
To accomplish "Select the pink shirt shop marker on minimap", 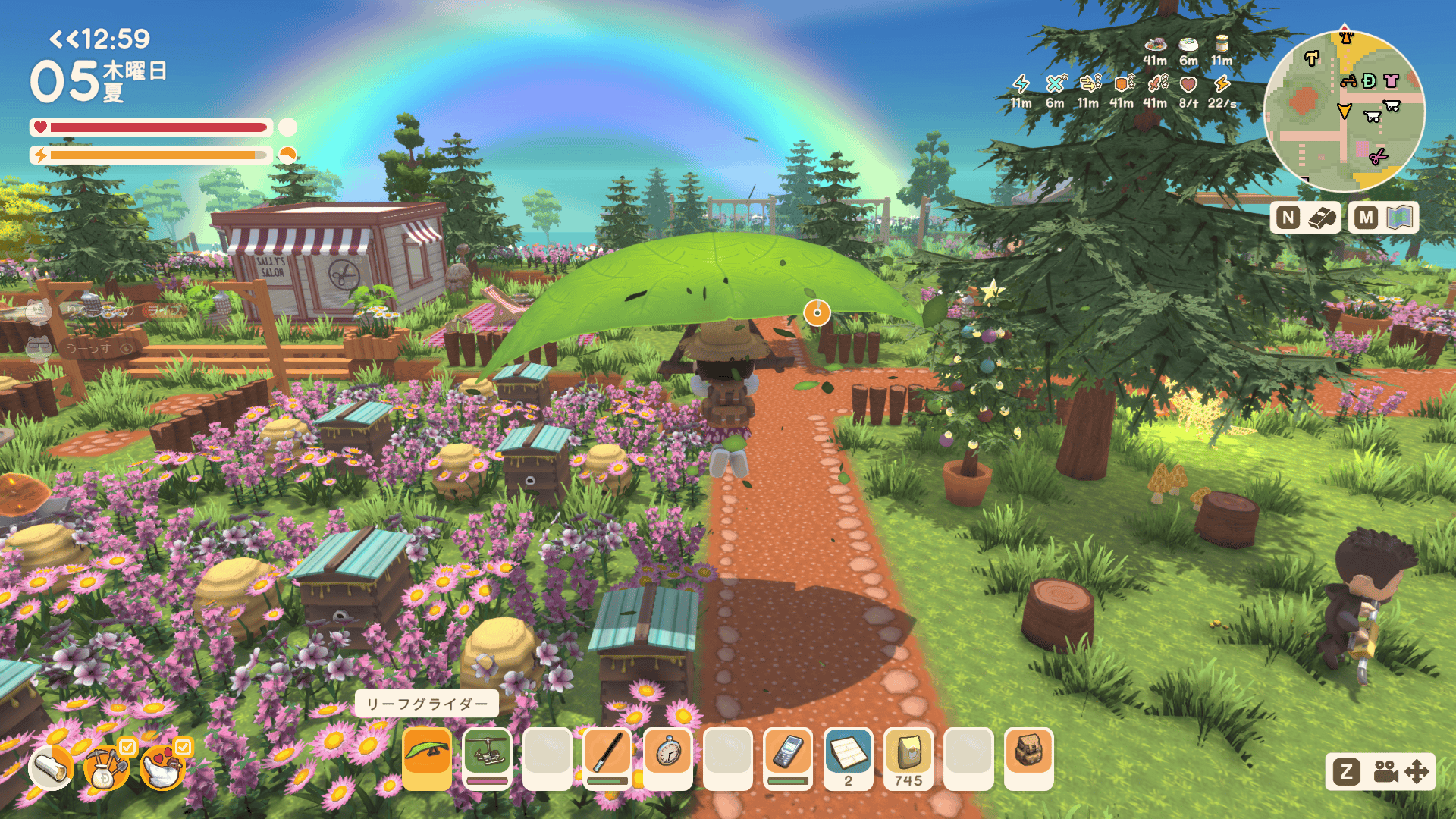I will [1391, 80].
